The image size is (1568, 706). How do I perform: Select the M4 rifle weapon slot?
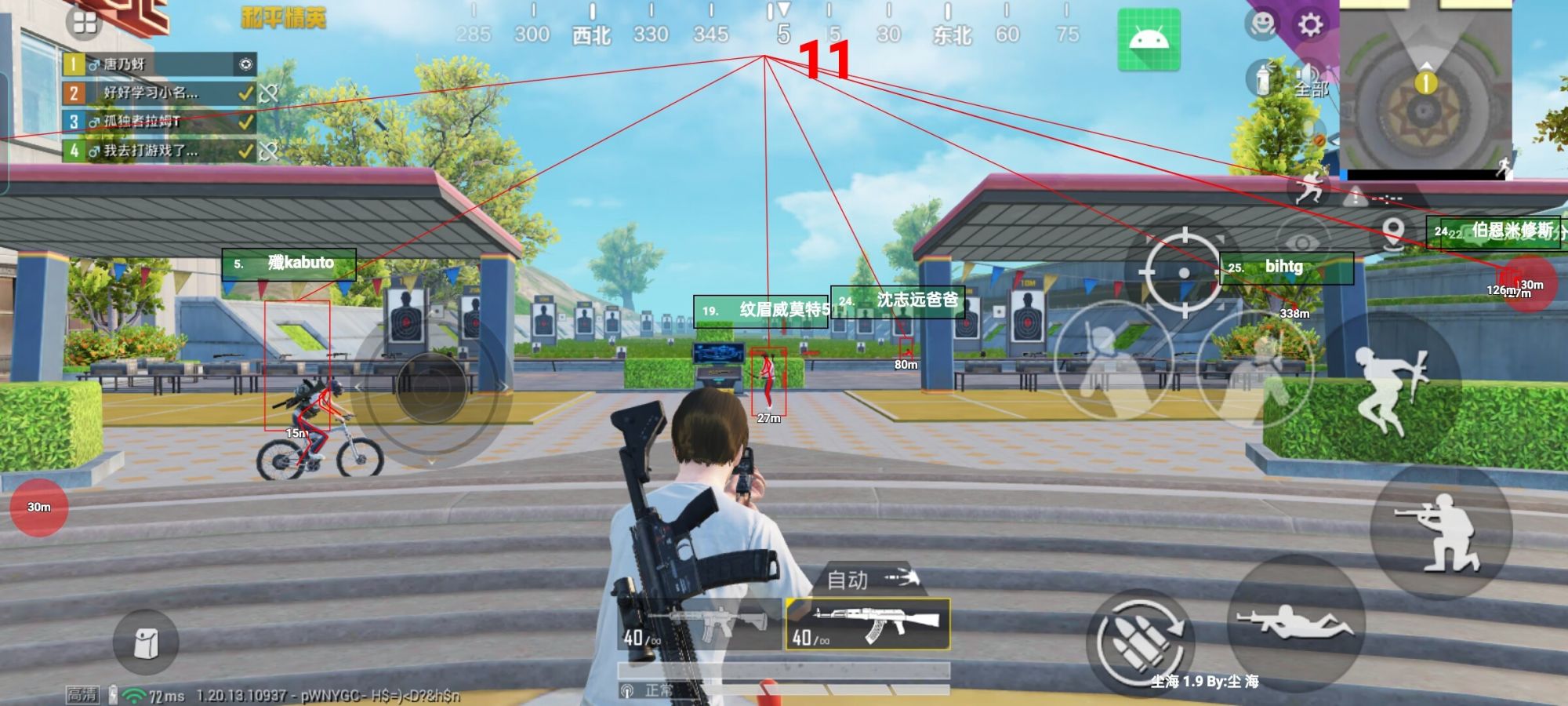[702, 625]
